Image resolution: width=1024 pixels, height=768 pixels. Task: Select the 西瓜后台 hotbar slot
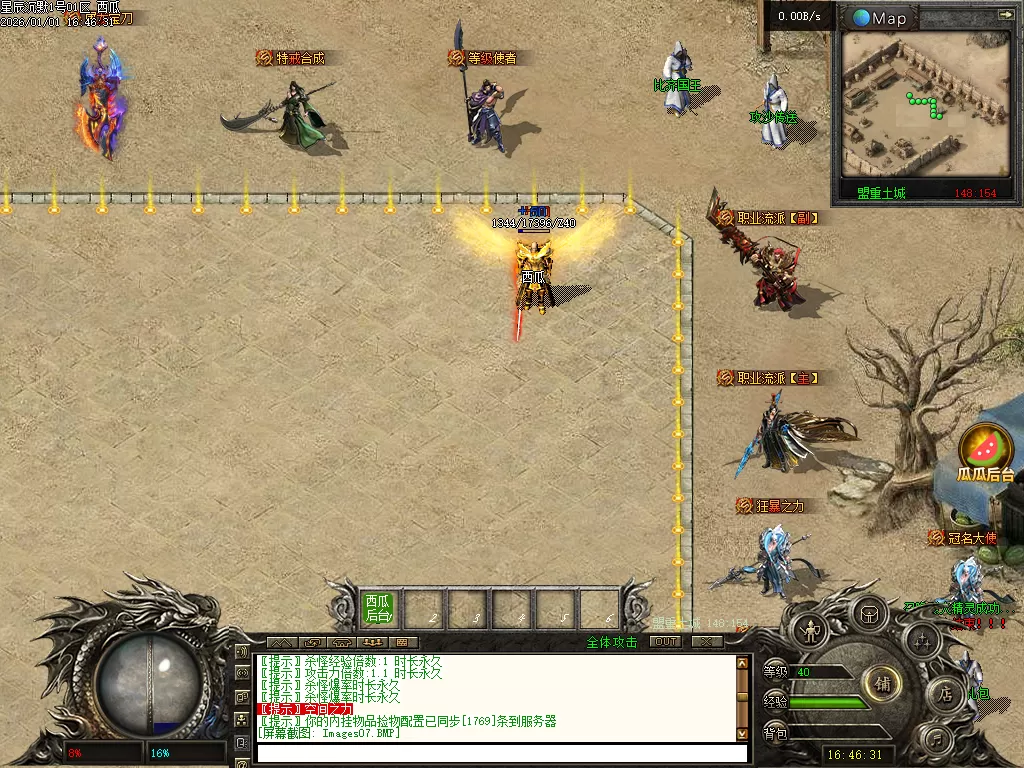[x=378, y=608]
